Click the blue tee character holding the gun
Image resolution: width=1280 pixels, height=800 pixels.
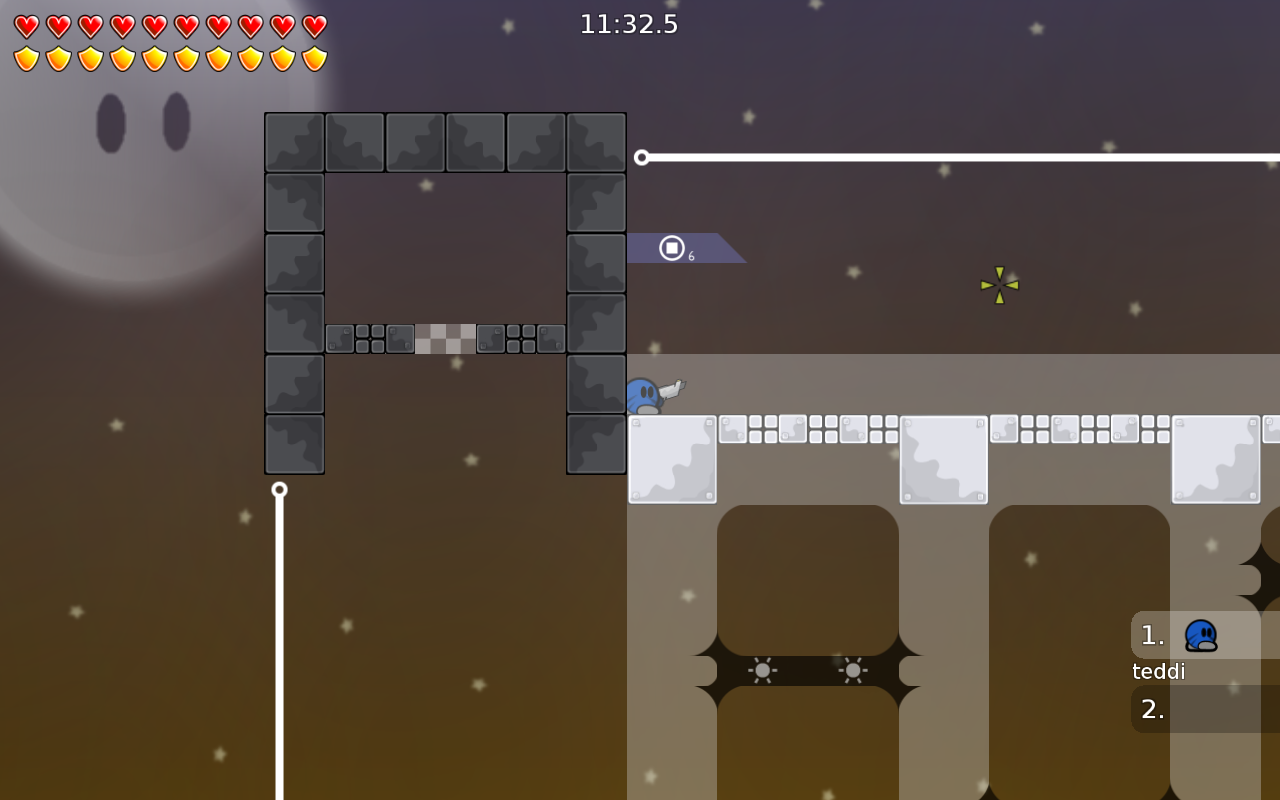644,396
